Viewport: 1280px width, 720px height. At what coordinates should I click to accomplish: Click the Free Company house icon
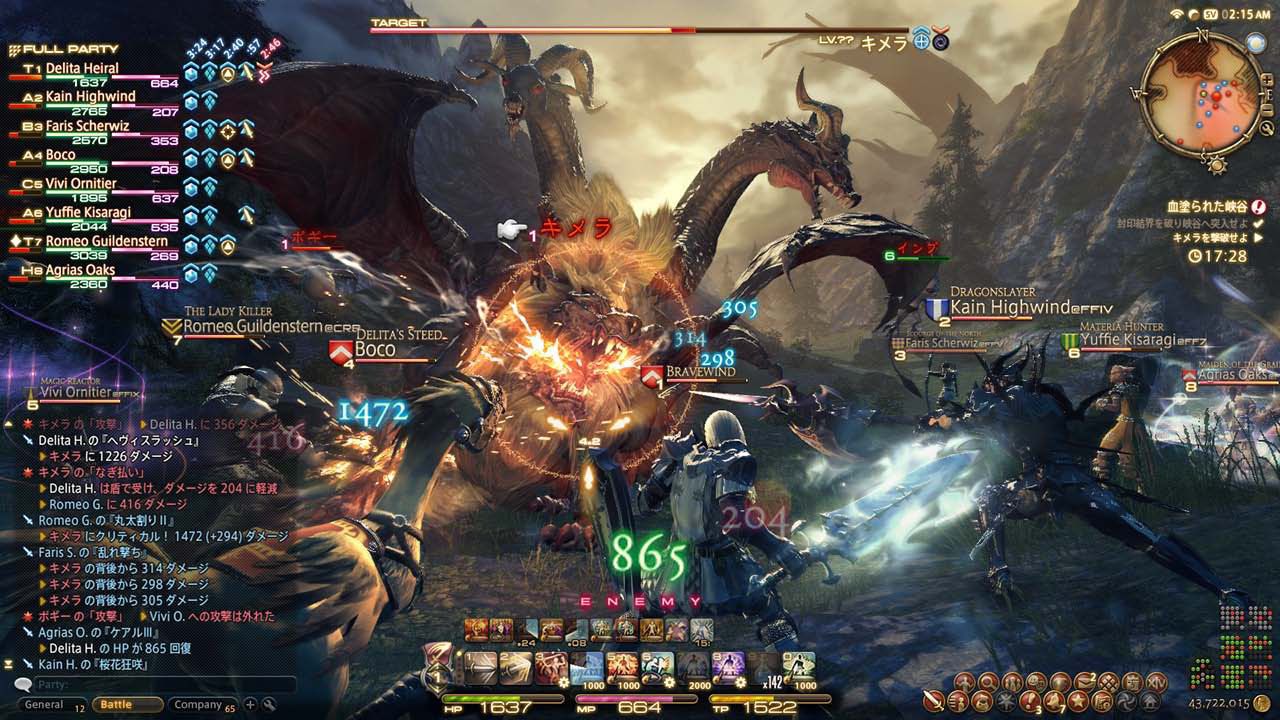coord(1150,700)
